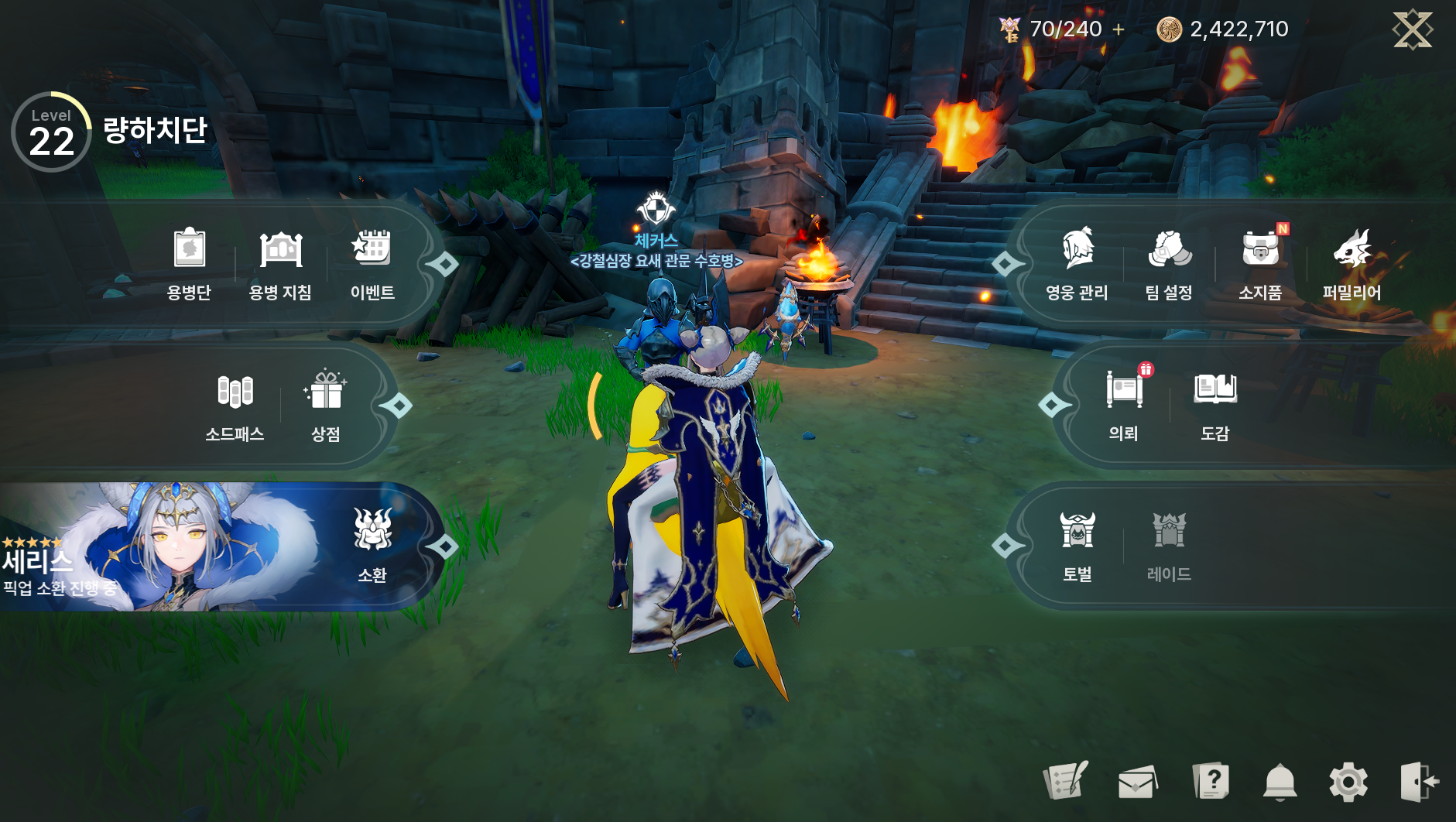Open the notifications bell
The width and height of the screenshot is (1456, 822).
1280,782
